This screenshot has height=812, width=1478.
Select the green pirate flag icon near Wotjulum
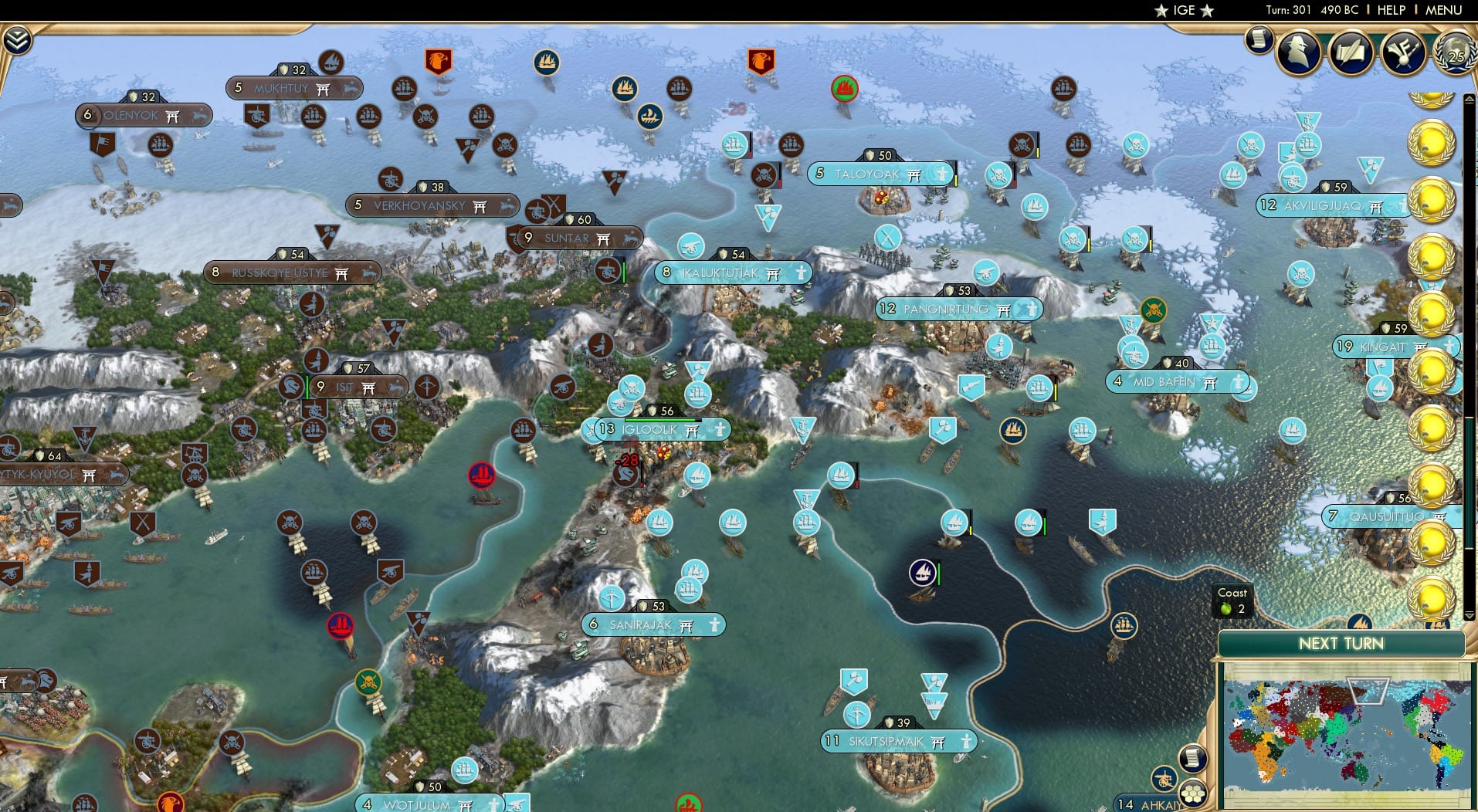[368, 681]
